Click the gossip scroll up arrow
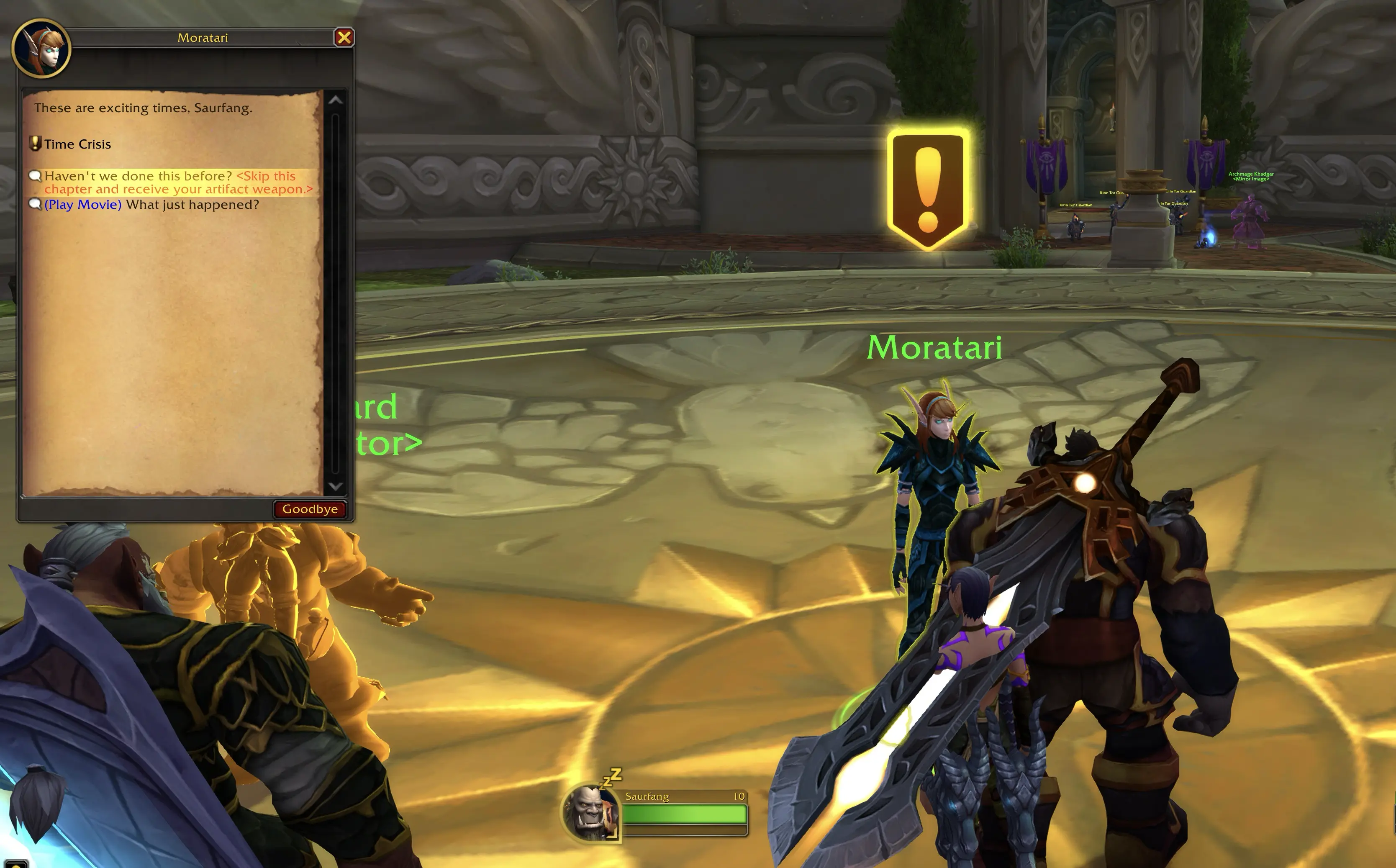The image size is (1396, 868). [x=335, y=100]
